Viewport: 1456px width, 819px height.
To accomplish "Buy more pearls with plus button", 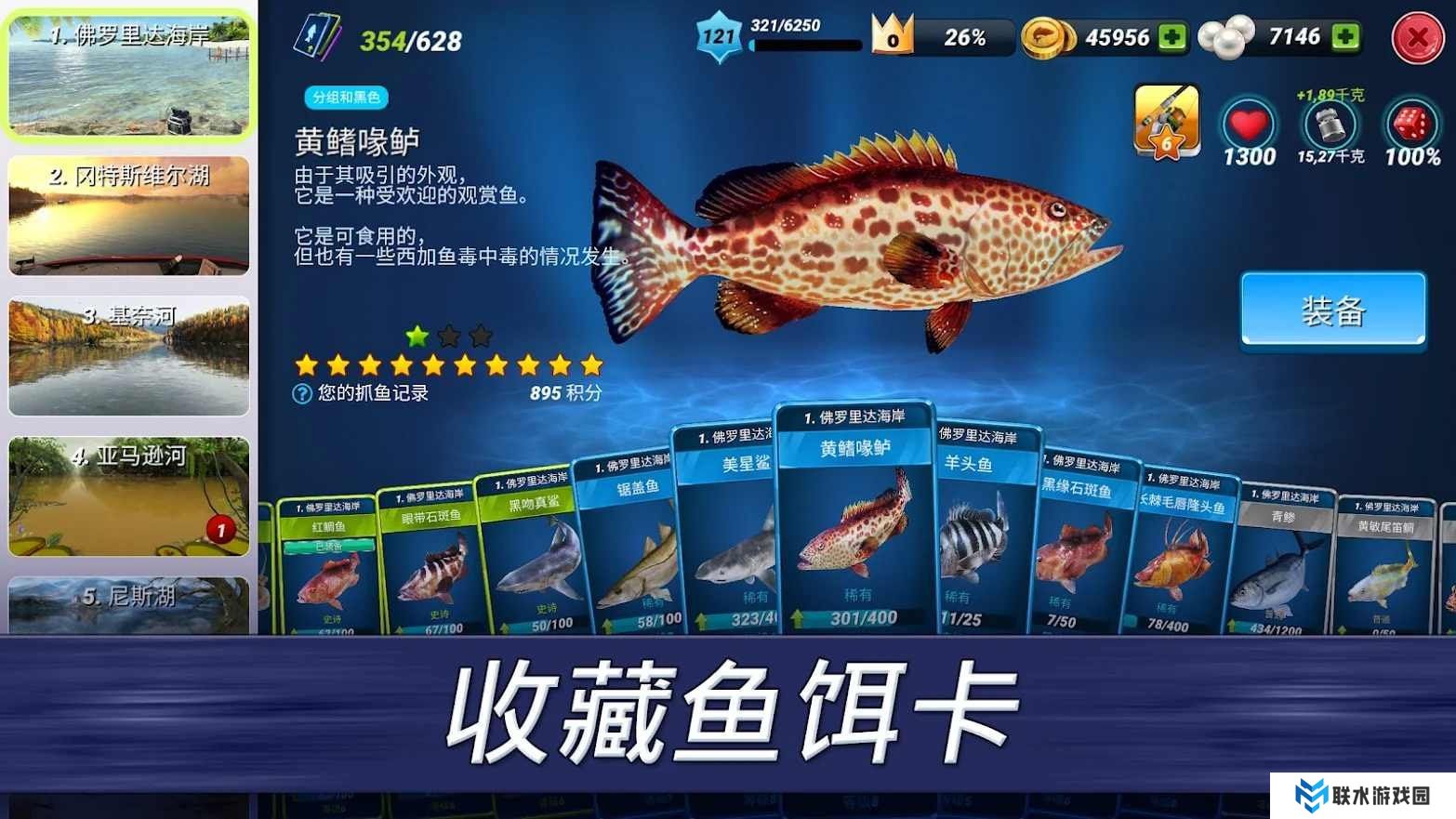I will (1344, 37).
